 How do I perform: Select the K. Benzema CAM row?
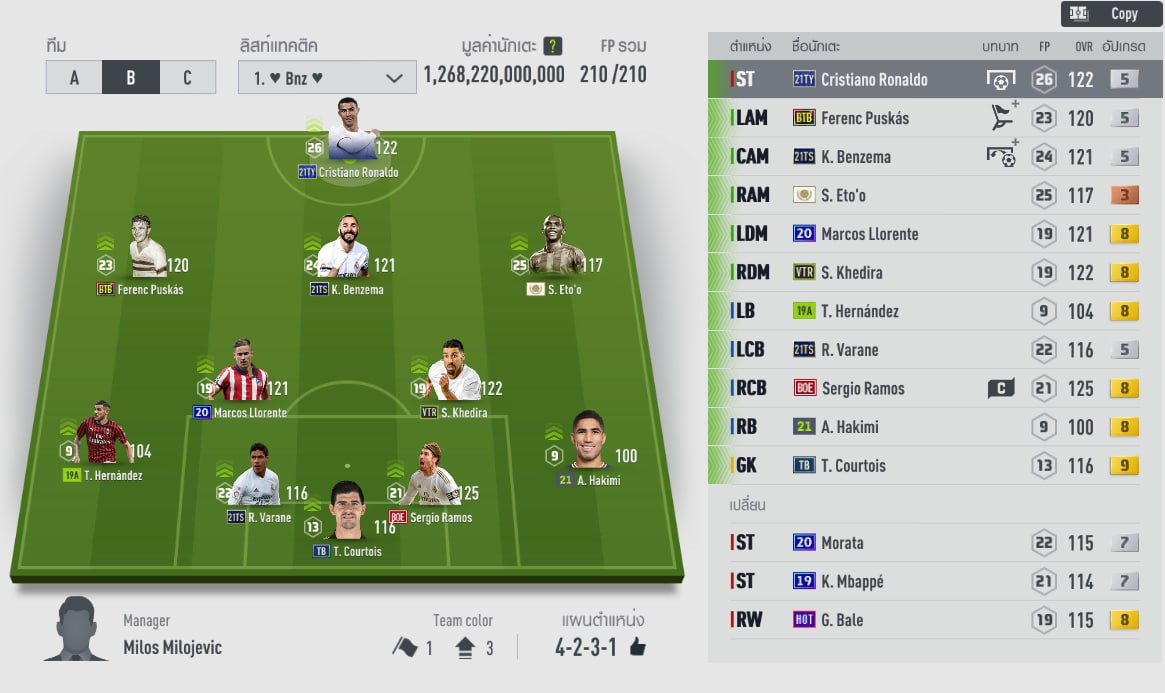(x=935, y=157)
